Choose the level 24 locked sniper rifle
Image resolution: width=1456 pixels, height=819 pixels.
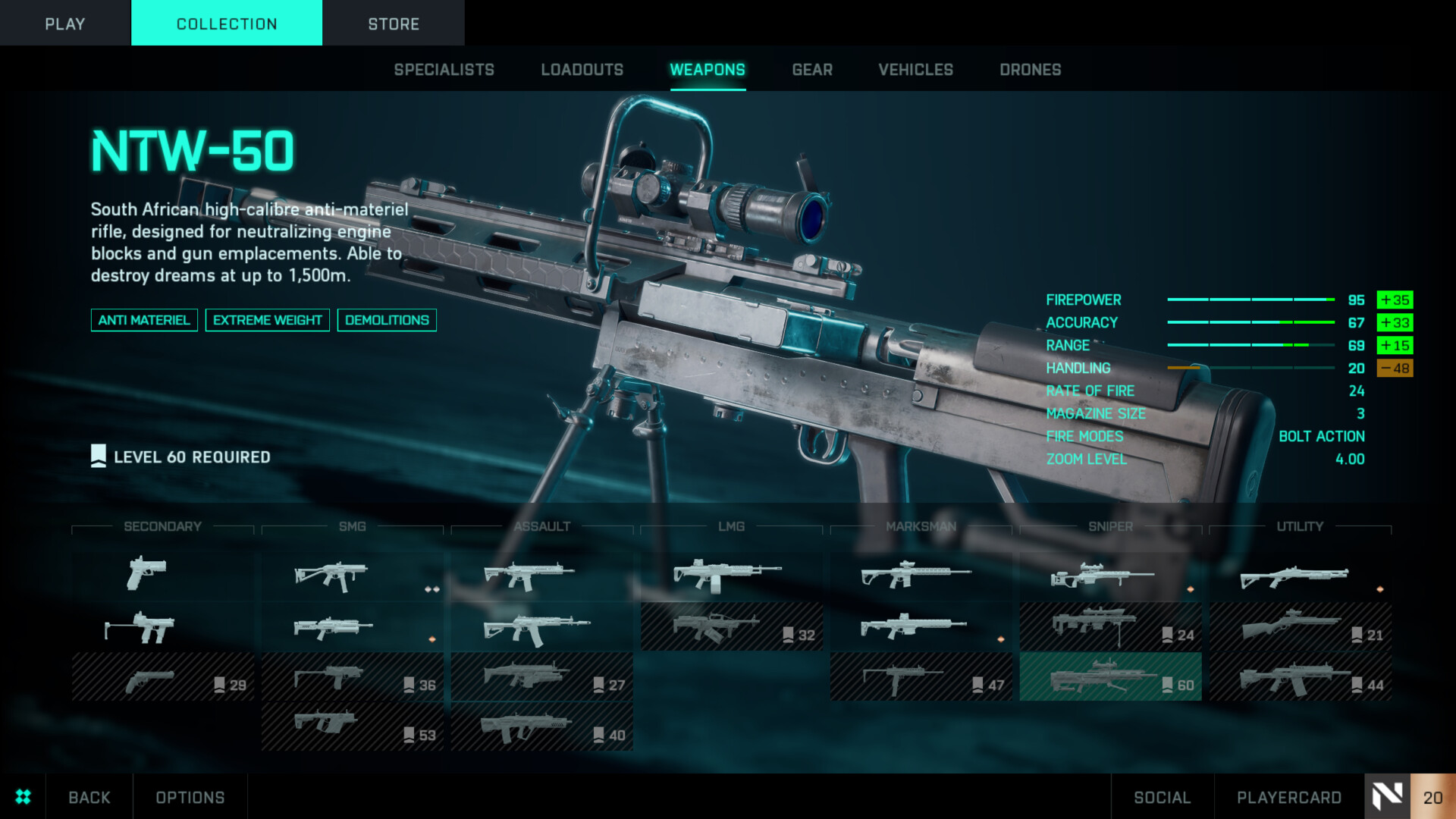coord(1110,626)
